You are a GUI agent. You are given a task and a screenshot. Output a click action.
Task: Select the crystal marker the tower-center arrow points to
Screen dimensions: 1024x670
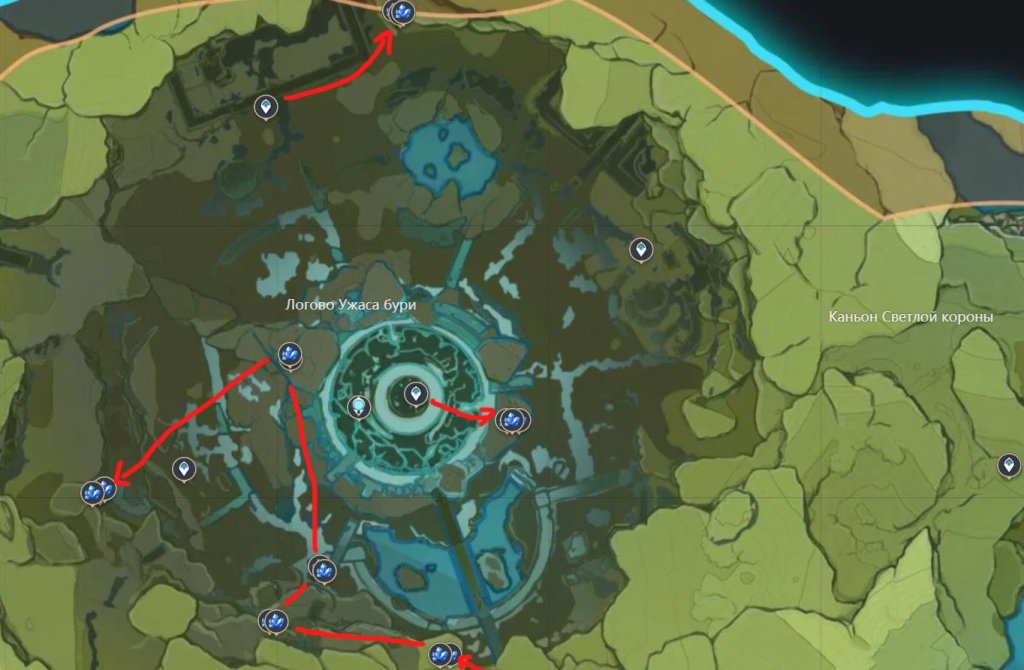point(512,420)
